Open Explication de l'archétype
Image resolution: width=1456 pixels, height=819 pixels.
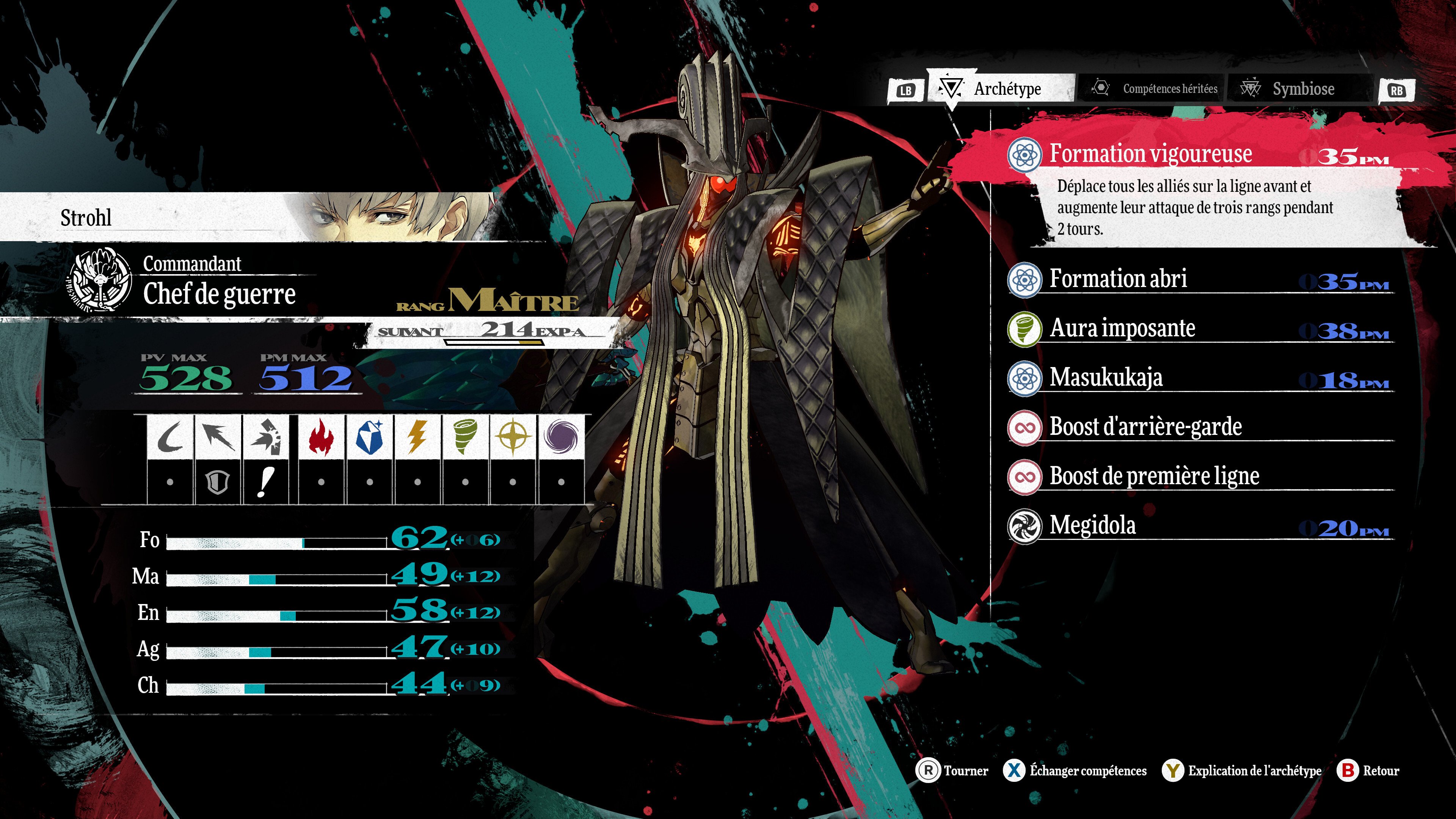point(1243,770)
